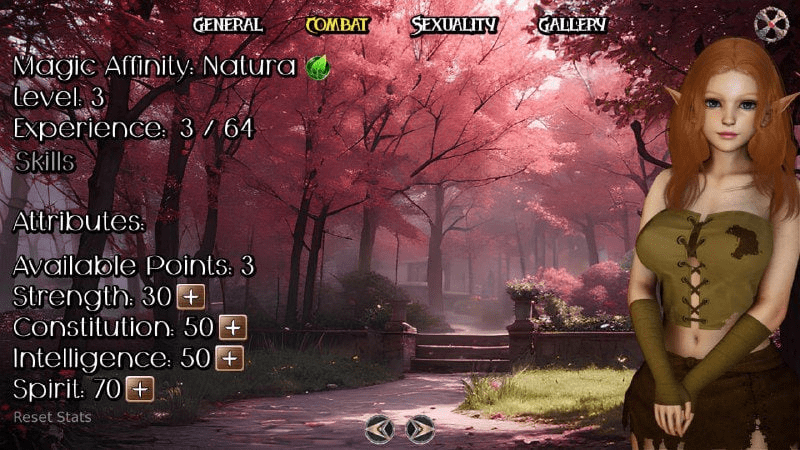
Task: Close the character sheet with the X button
Action: coord(770,22)
